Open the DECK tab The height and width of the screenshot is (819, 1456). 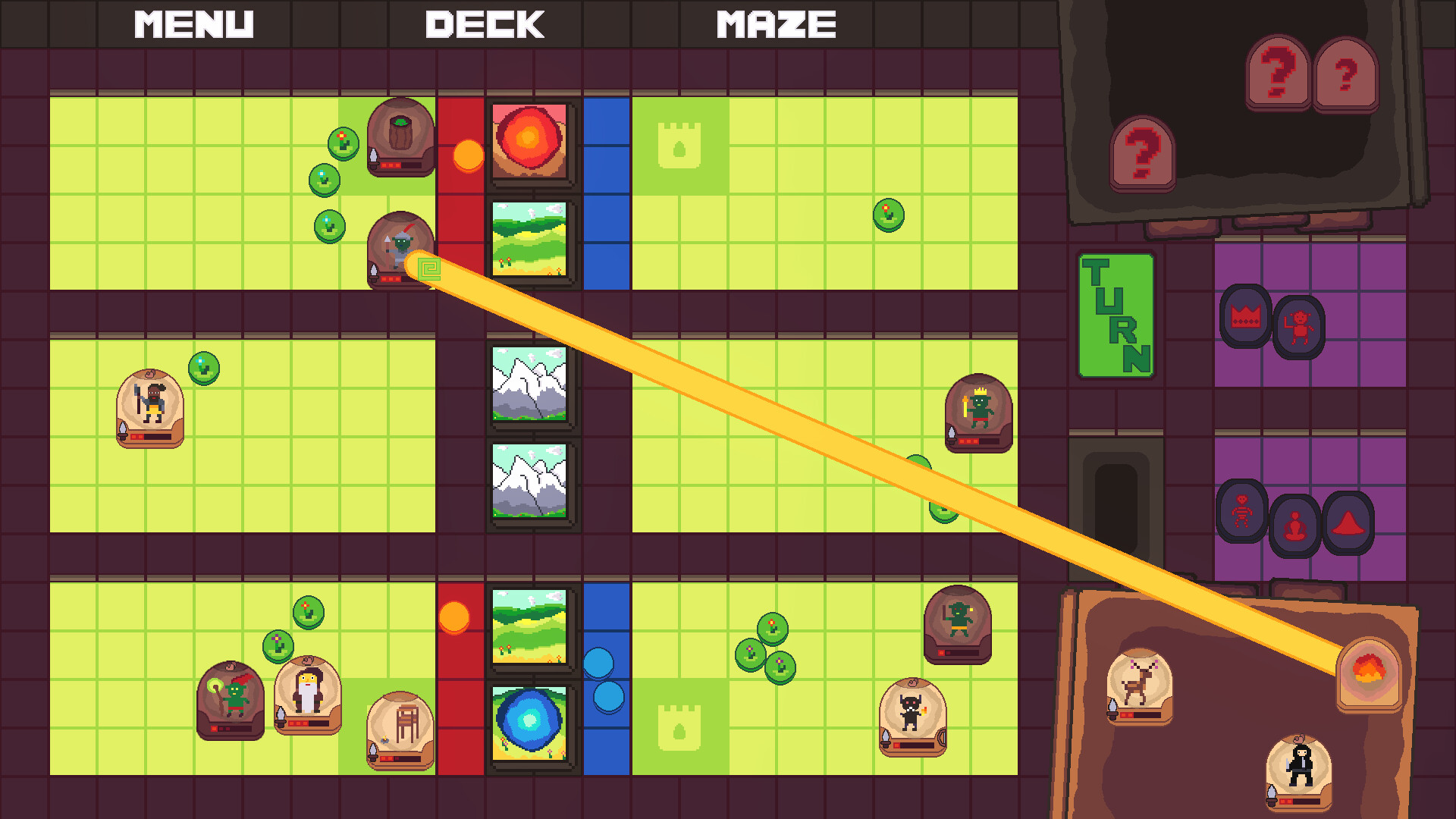pyautogui.click(x=485, y=23)
